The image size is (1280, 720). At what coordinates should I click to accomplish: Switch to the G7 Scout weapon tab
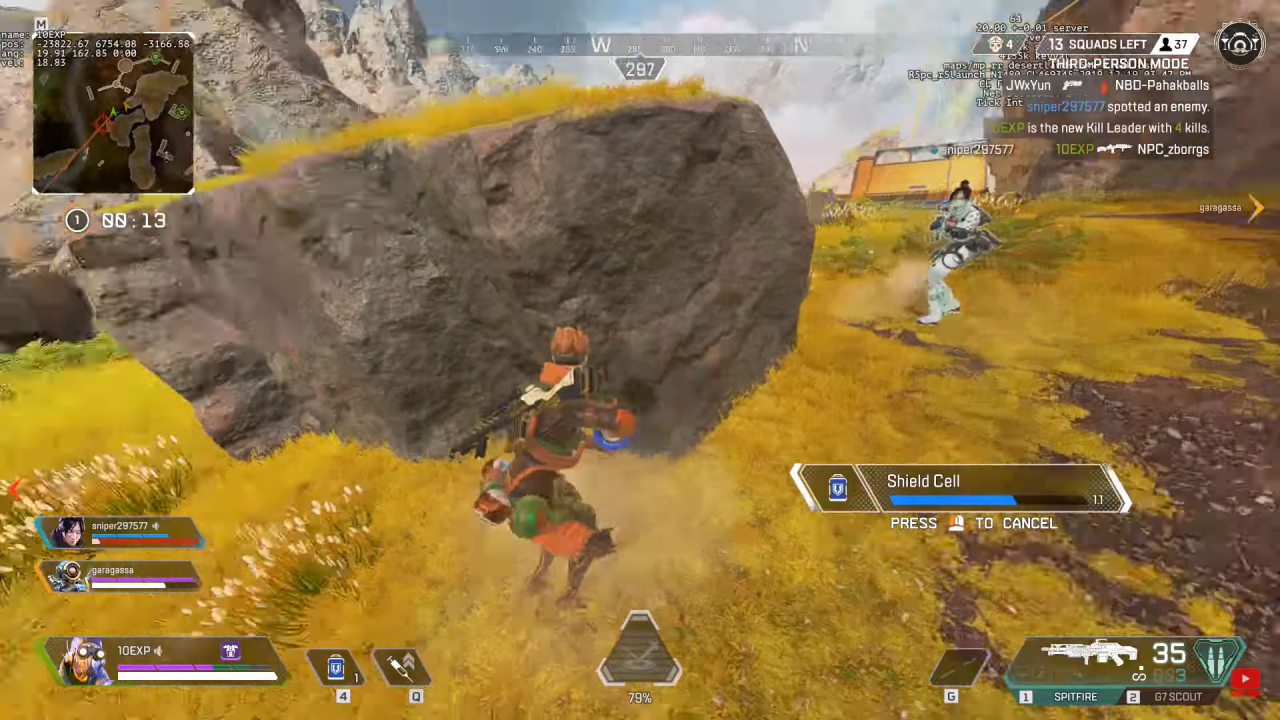pyautogui.click(x=1177, y=696)
